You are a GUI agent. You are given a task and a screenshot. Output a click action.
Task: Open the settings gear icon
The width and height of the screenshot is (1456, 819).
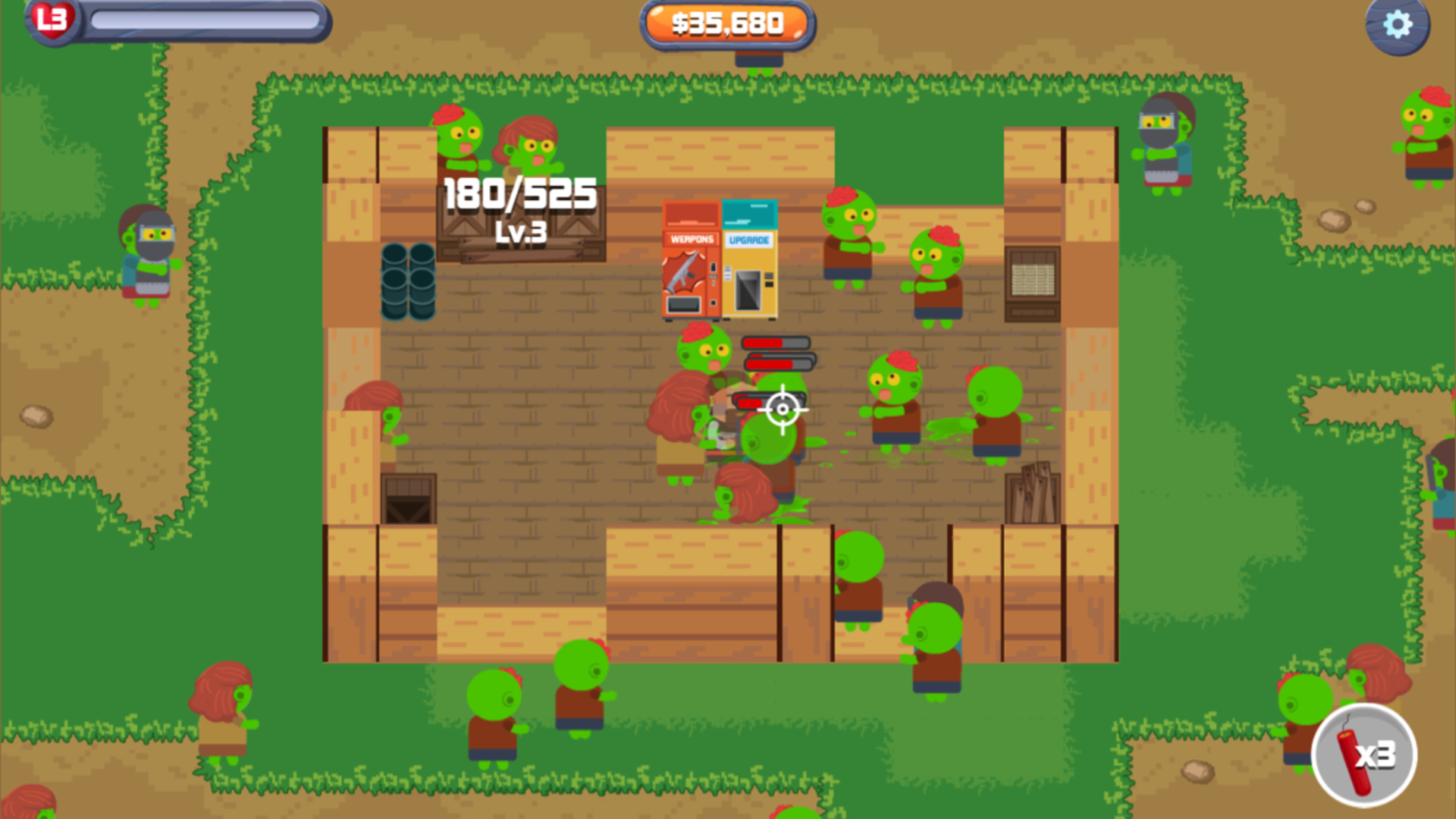[1398, 25]
